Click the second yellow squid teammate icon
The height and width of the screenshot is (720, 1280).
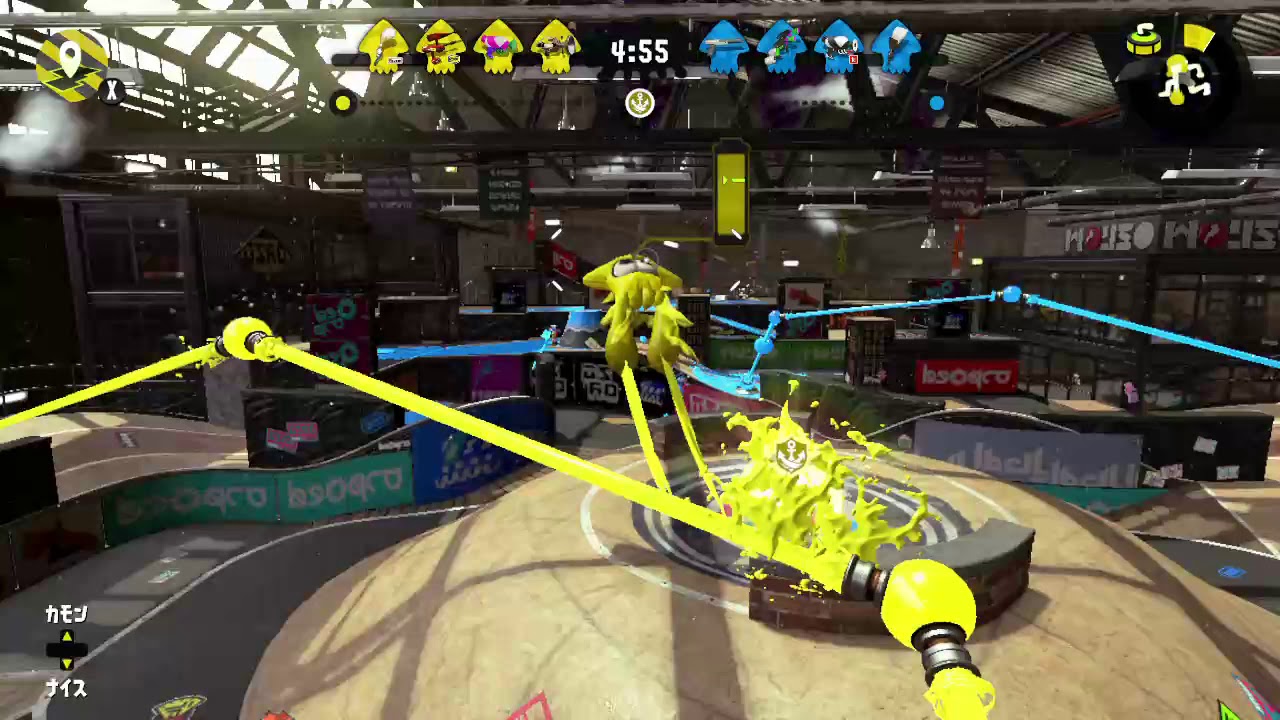point(443,48)
